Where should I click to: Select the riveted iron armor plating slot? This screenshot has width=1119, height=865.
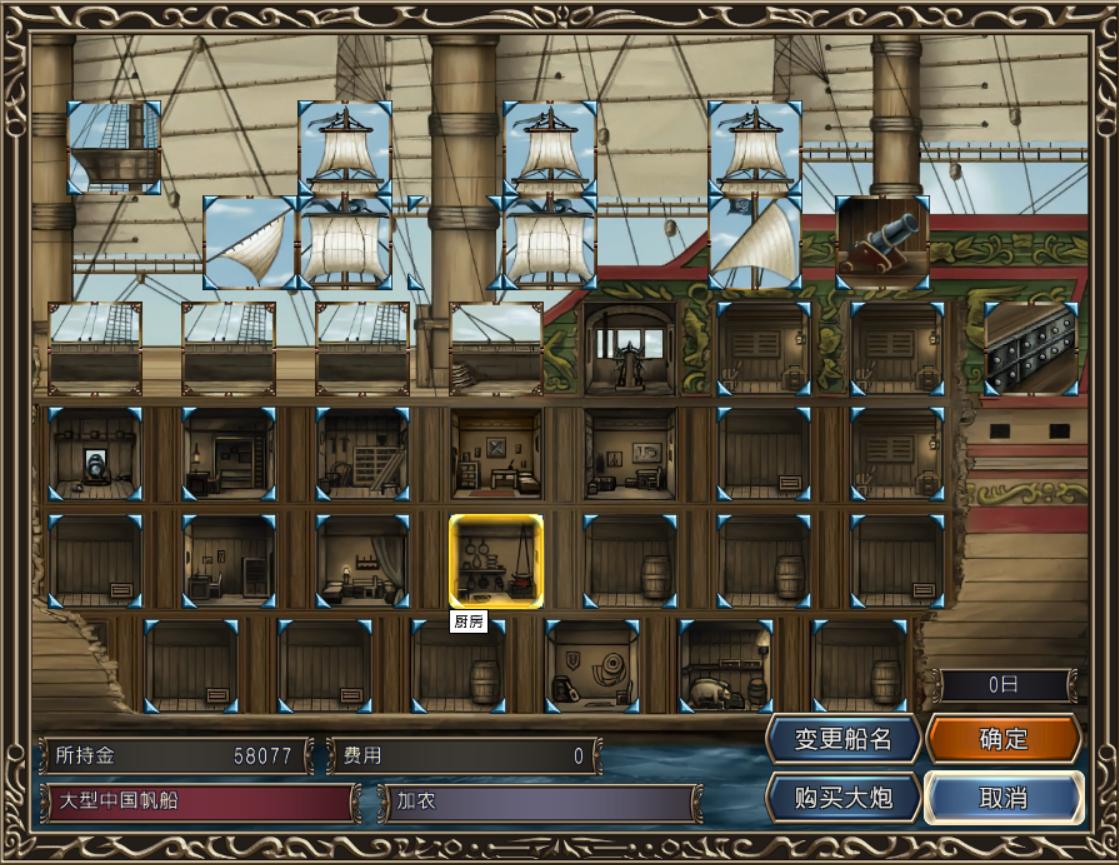(1031, 349)
